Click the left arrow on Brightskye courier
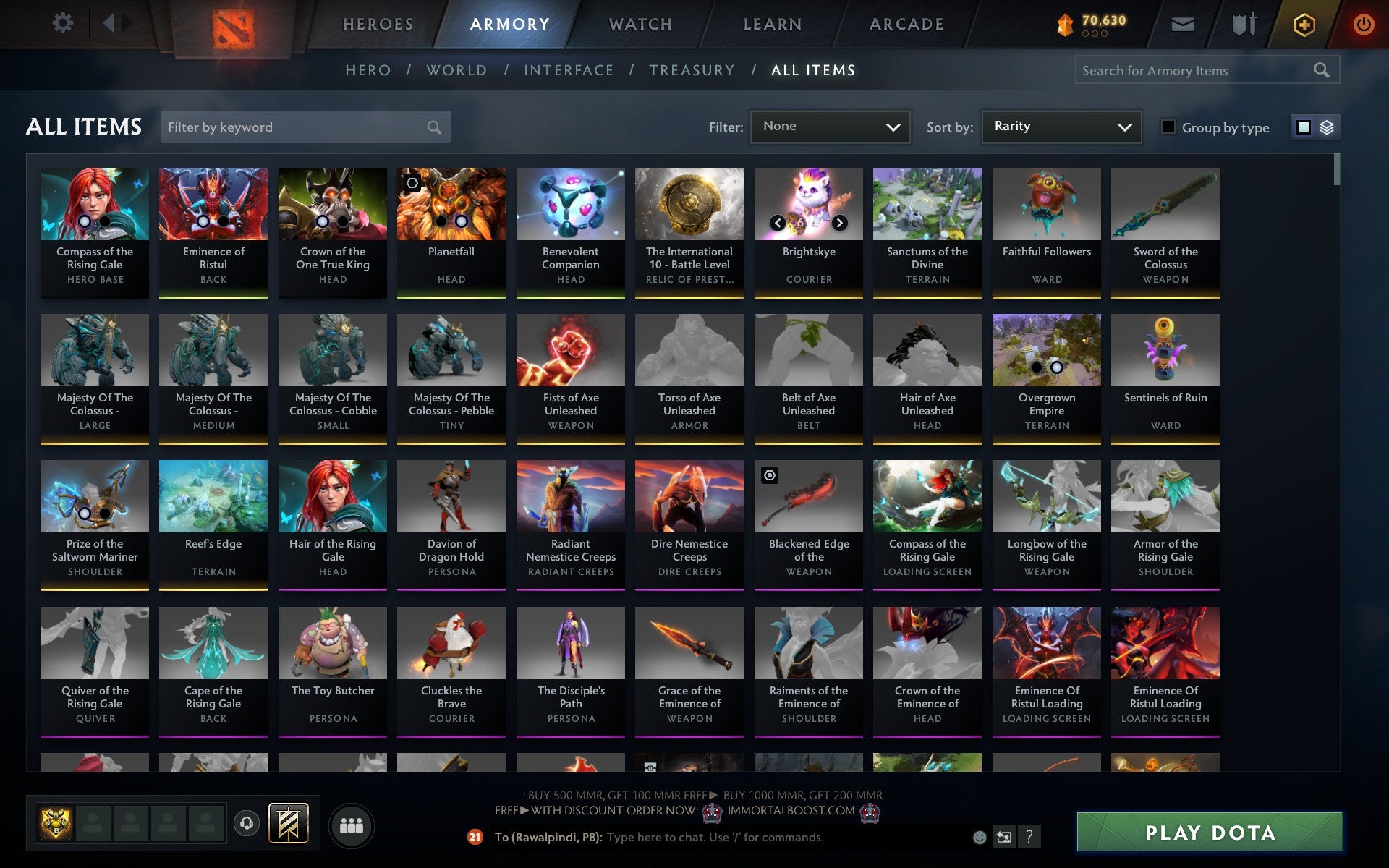This screenshot has width=1389, height=868. click(778, 222)
